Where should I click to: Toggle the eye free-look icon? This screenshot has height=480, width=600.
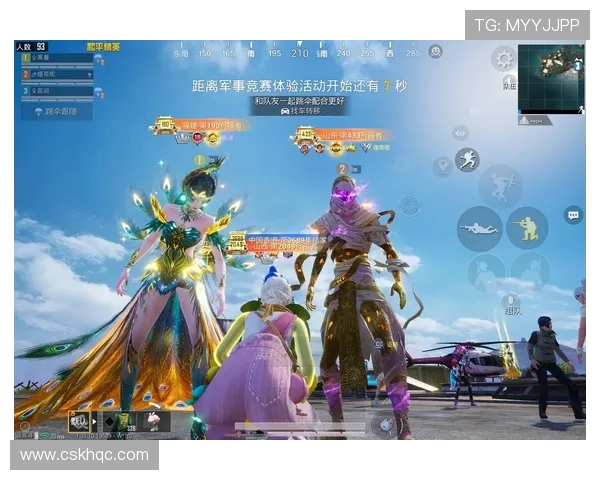point(460,132)
